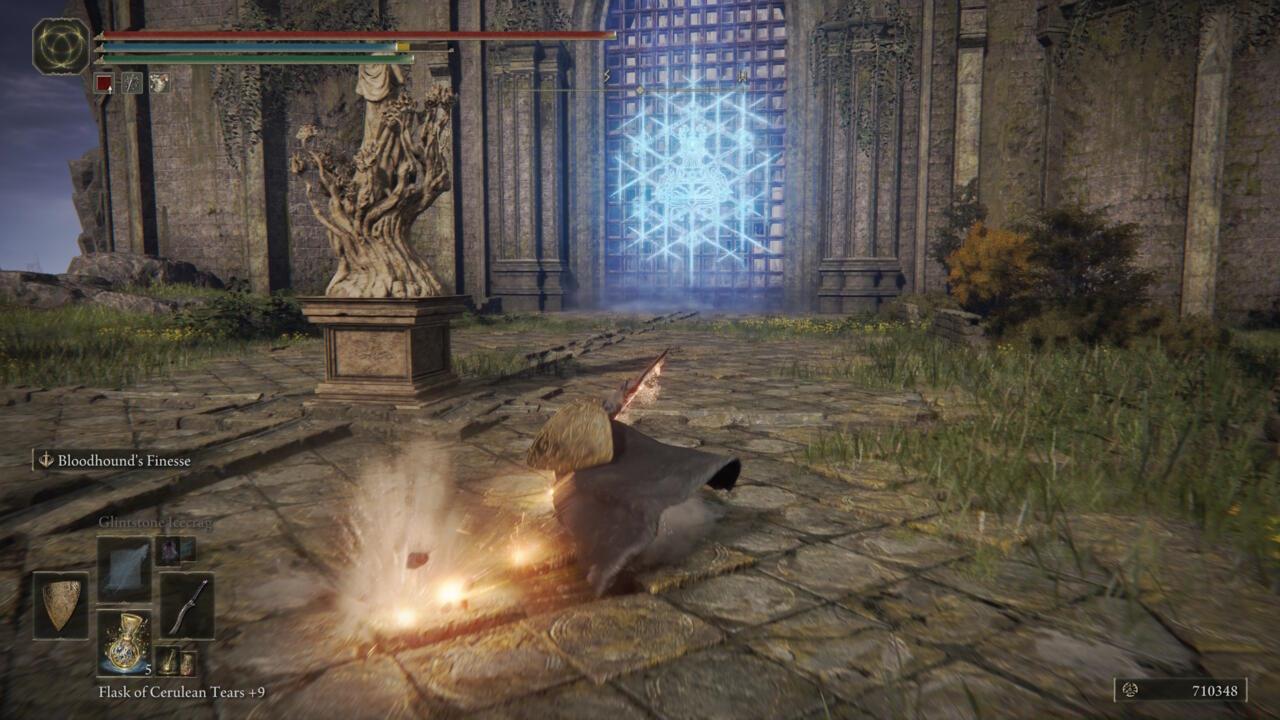
Task: Select the small bell item in the bottom pouch slot
Action: [167, 661]
